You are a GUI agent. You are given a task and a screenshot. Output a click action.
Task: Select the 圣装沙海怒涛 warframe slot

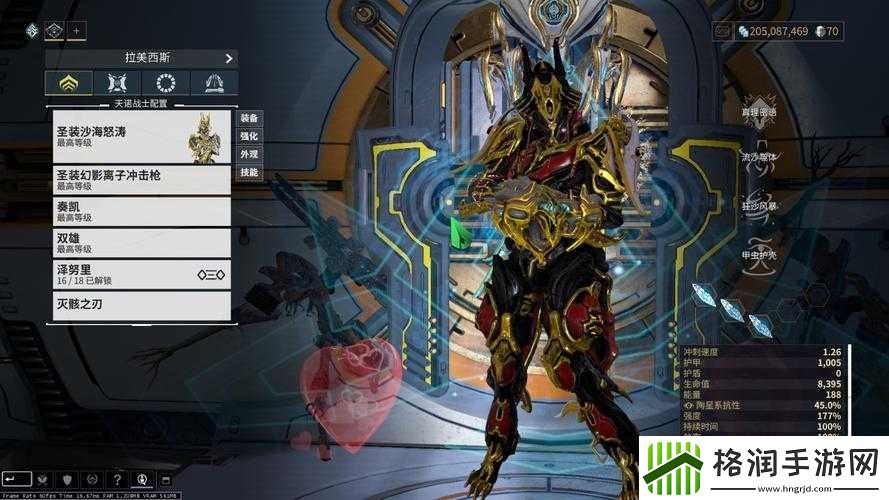pos(142,136)
